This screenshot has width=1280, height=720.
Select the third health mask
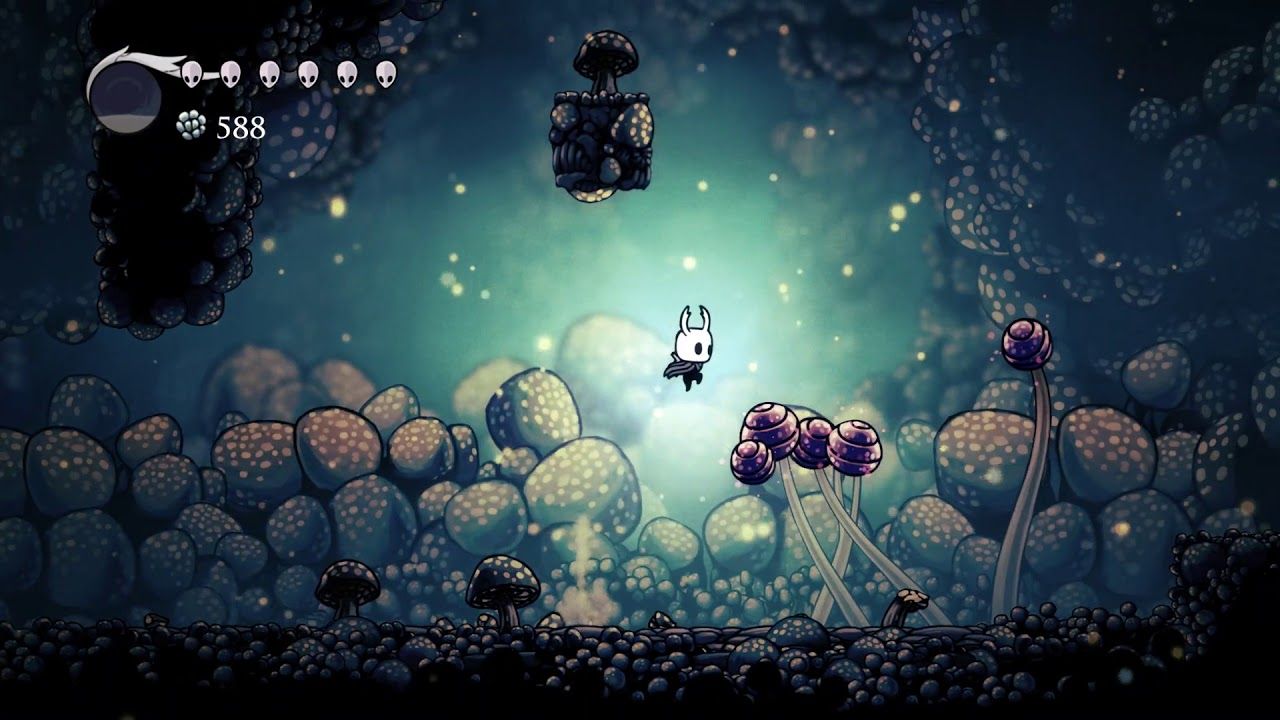point(270,72)
